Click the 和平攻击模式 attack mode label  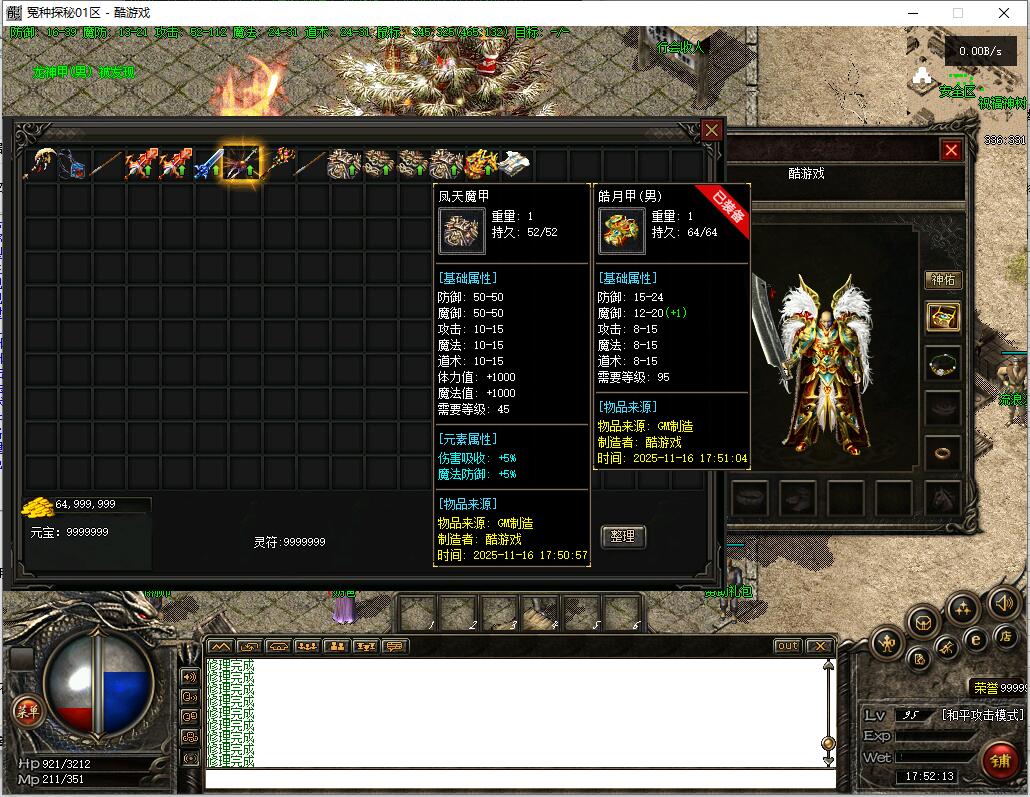[982, 715]
